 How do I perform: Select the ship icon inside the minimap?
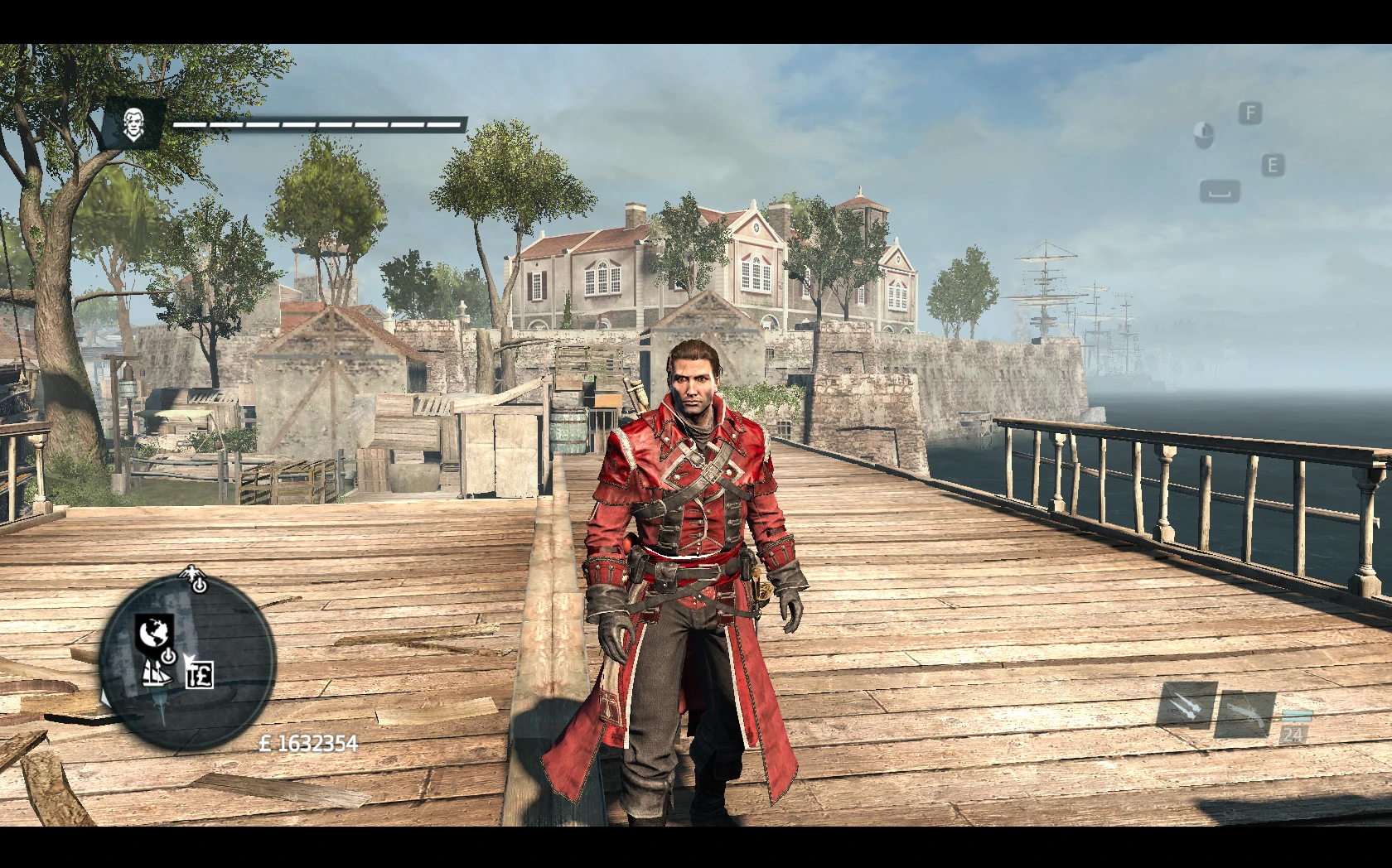[x=157, y=676]
